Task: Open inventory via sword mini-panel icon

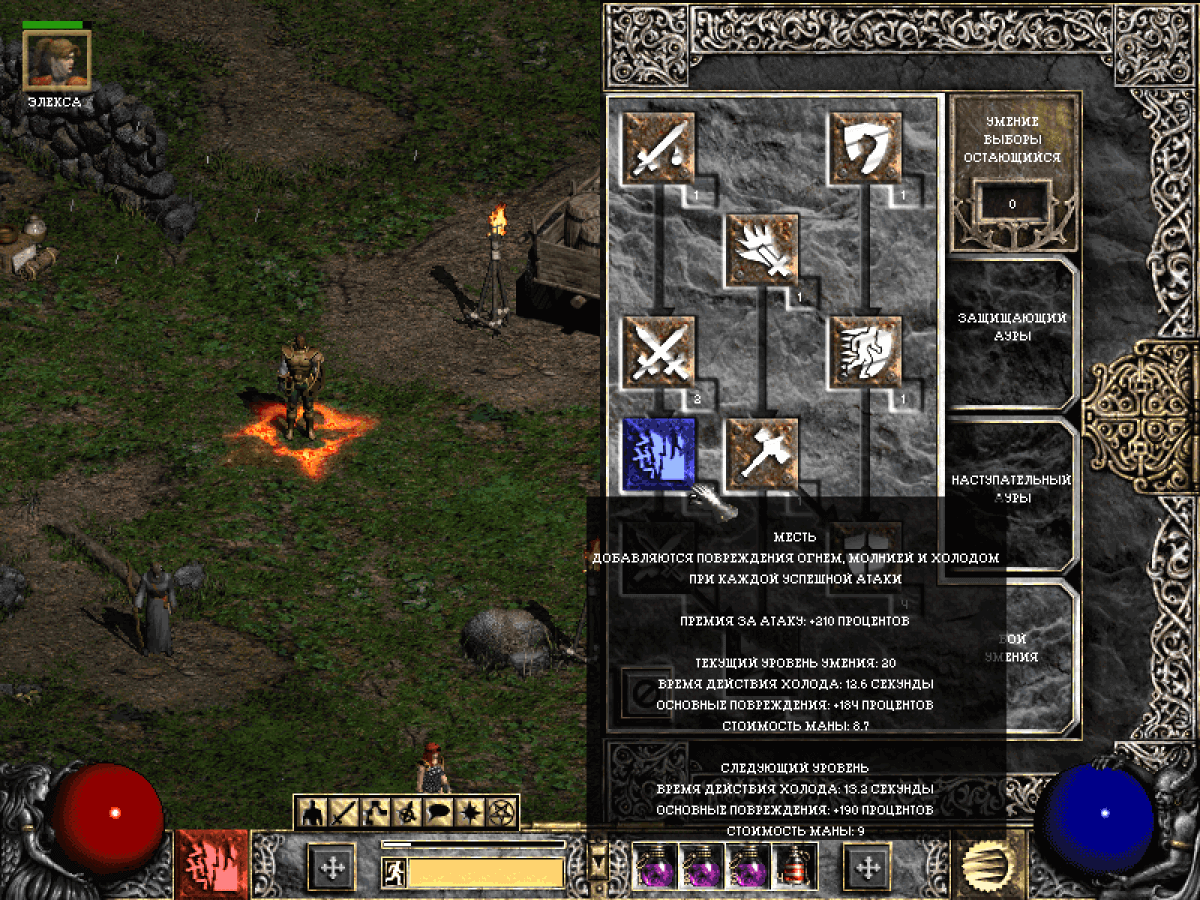Action: click(344, 813)
